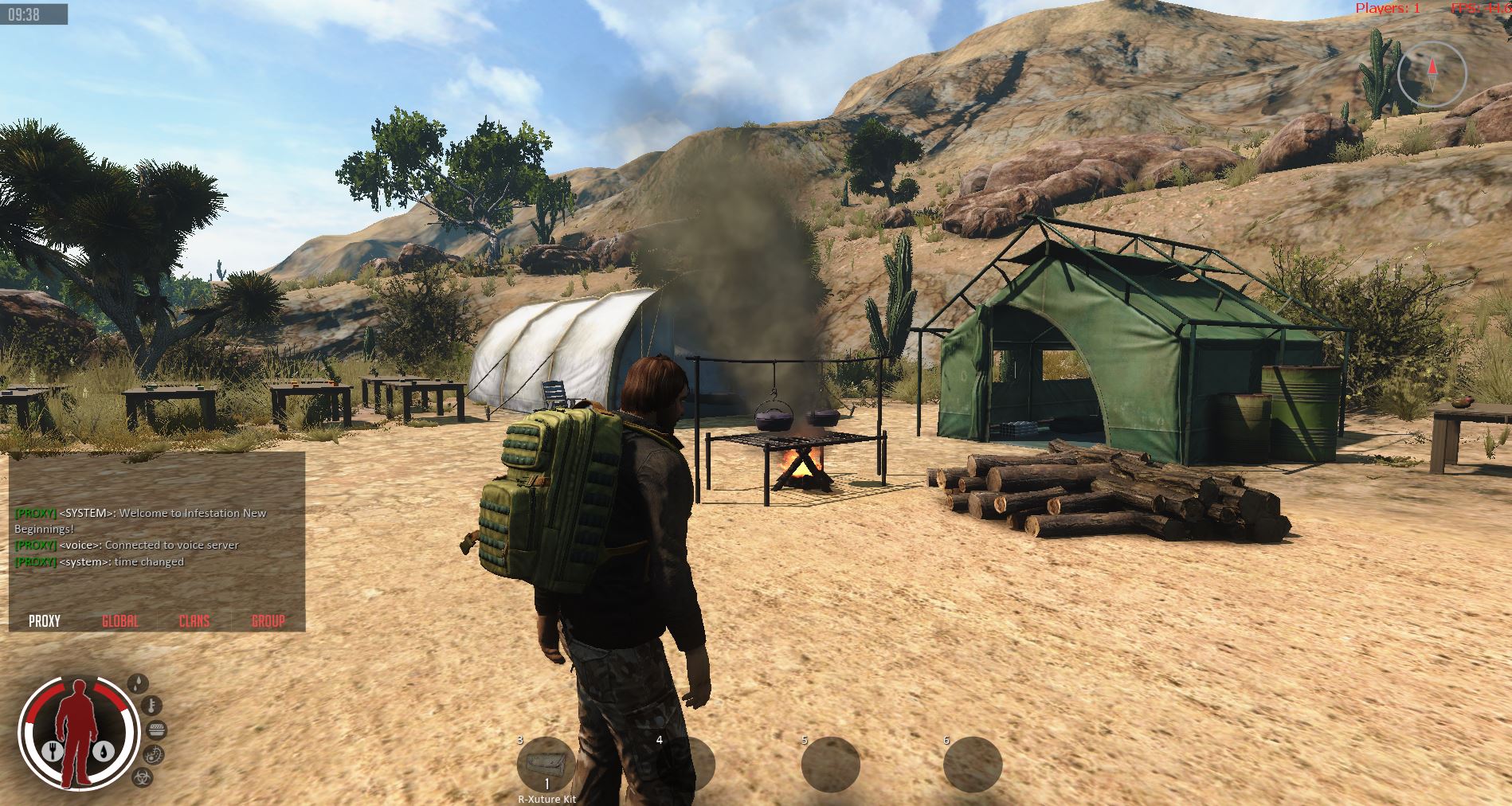Switch to the Proxy chat tab
This screenshot has height=806, width=1512.
45,621
